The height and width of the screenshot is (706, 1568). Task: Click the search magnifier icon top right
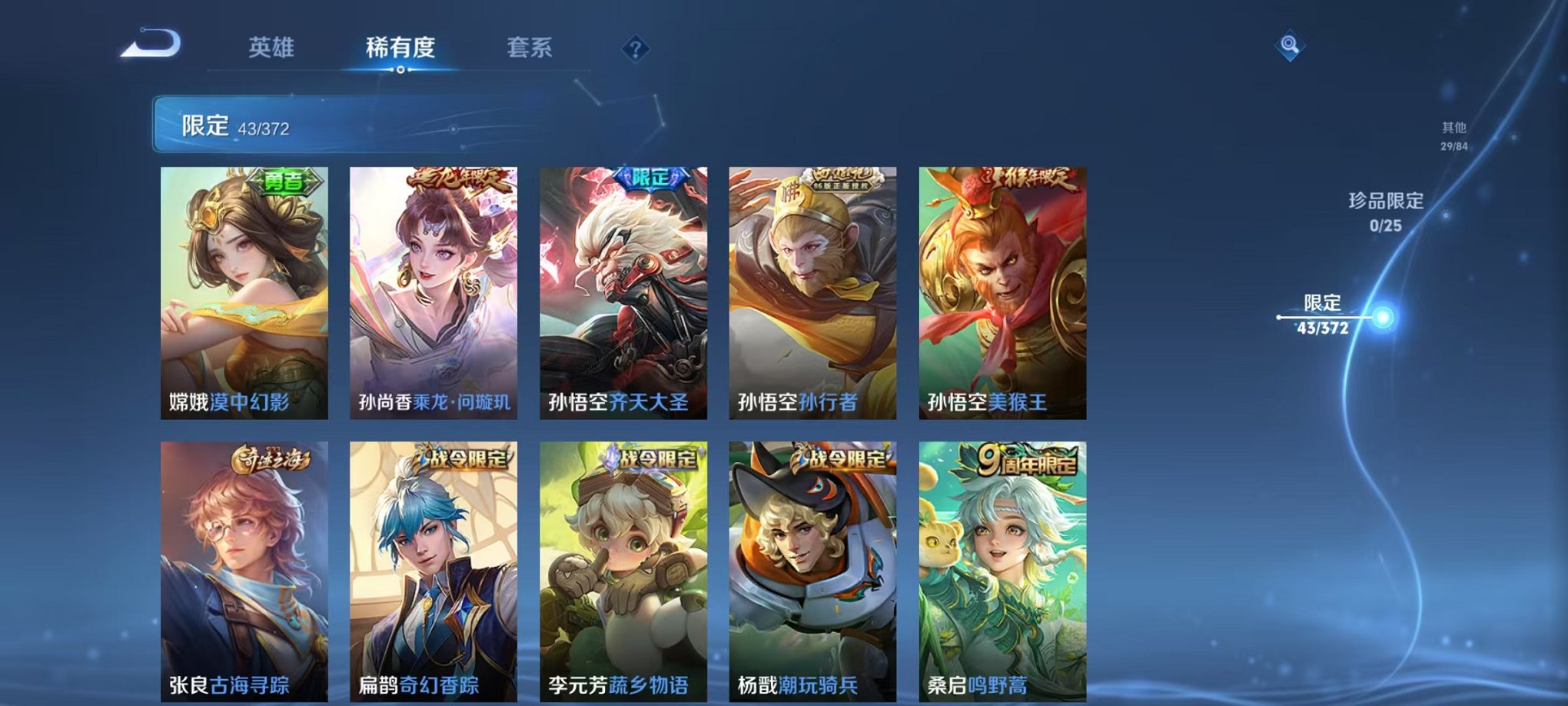(x=1289, y=44)
